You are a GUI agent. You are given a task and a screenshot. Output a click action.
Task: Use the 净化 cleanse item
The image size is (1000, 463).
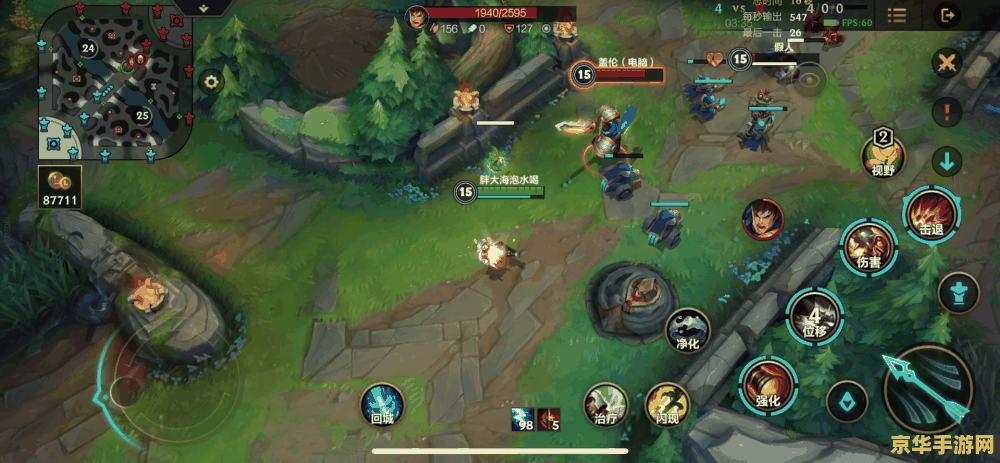click(x=688, y=331)
